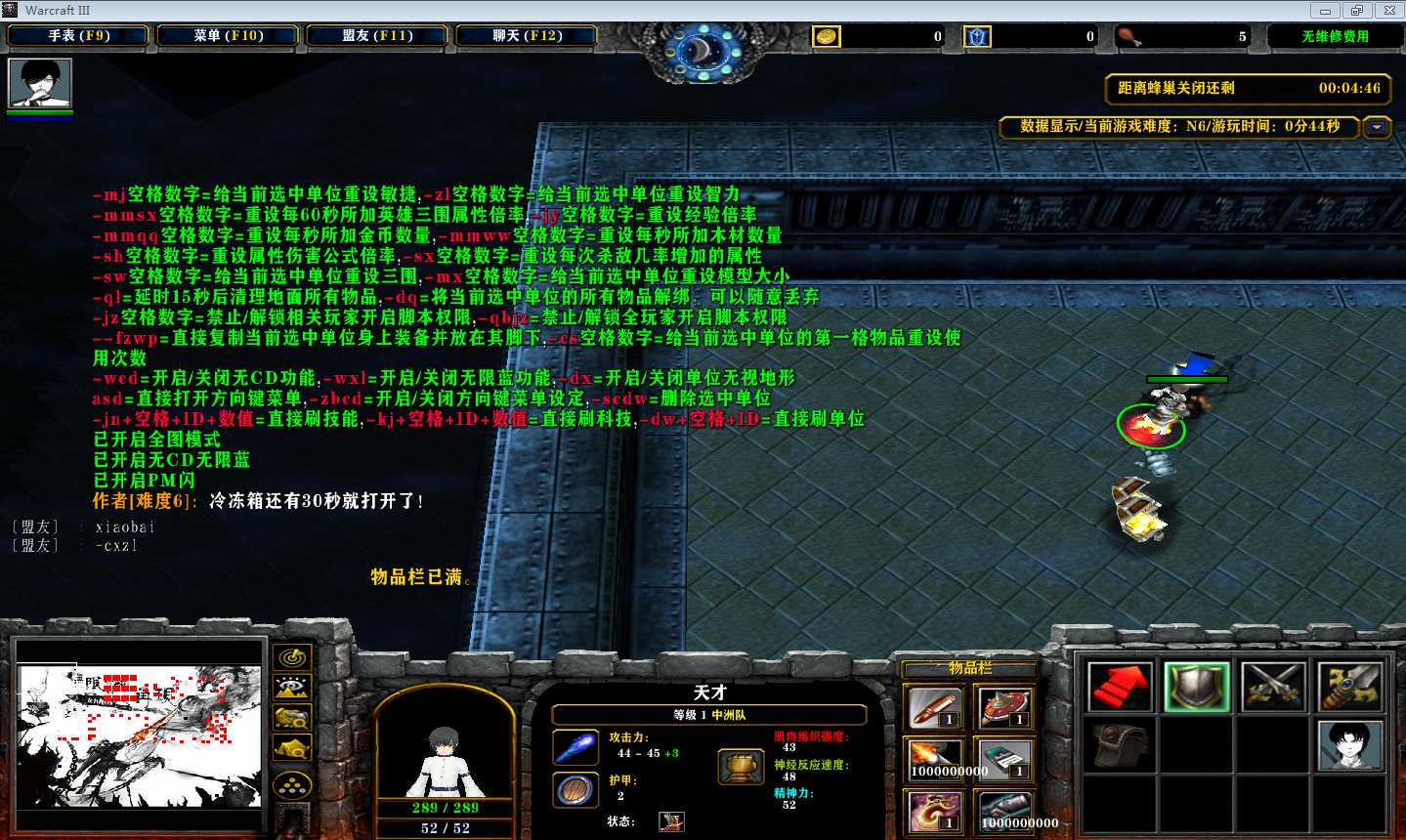Screen dimensions: 1406x840
Task: Select the hero portrait icon at top-left
Action: click(x=40, y=84)
